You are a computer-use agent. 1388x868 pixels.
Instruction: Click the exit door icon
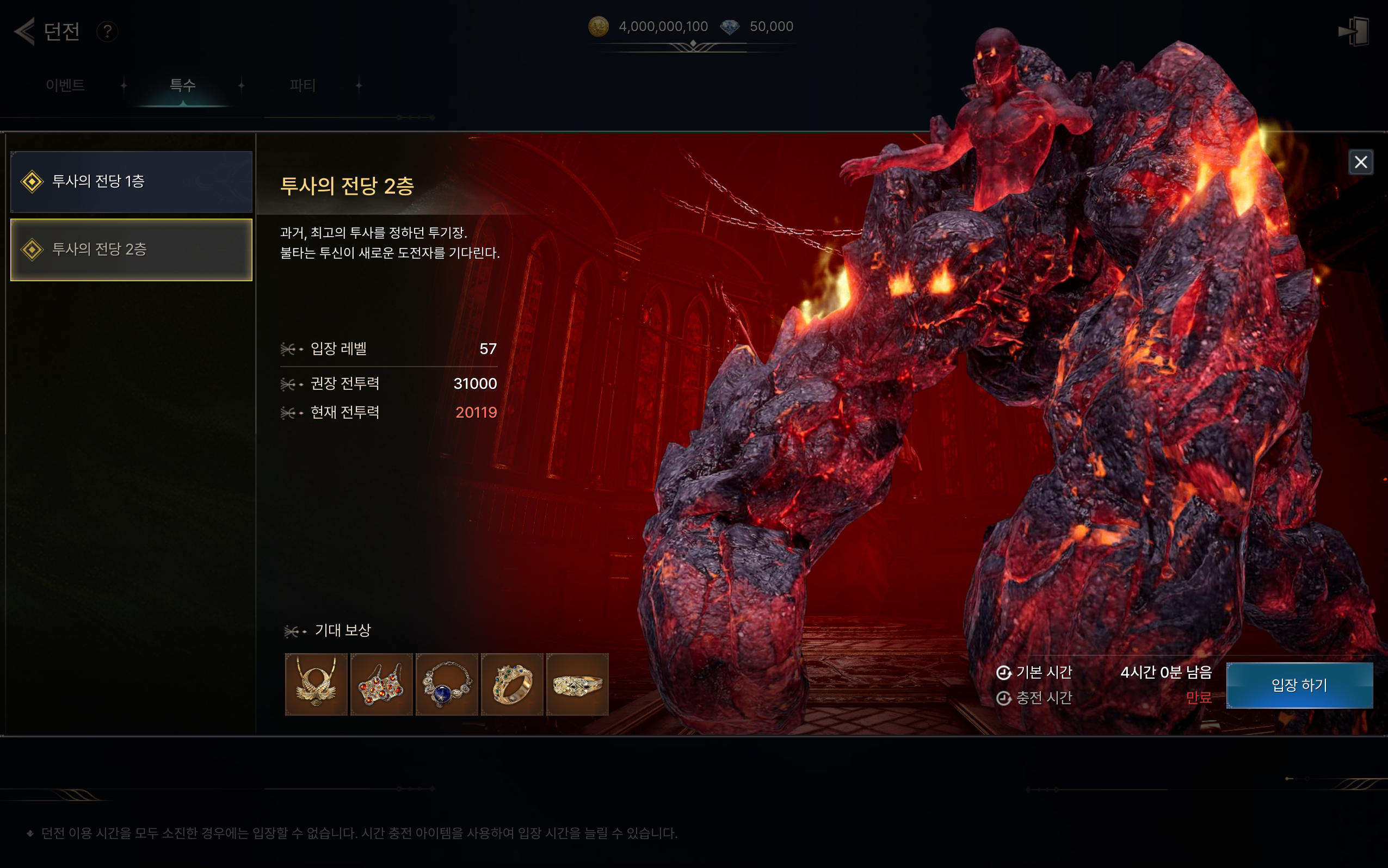tap(1354, 31)
